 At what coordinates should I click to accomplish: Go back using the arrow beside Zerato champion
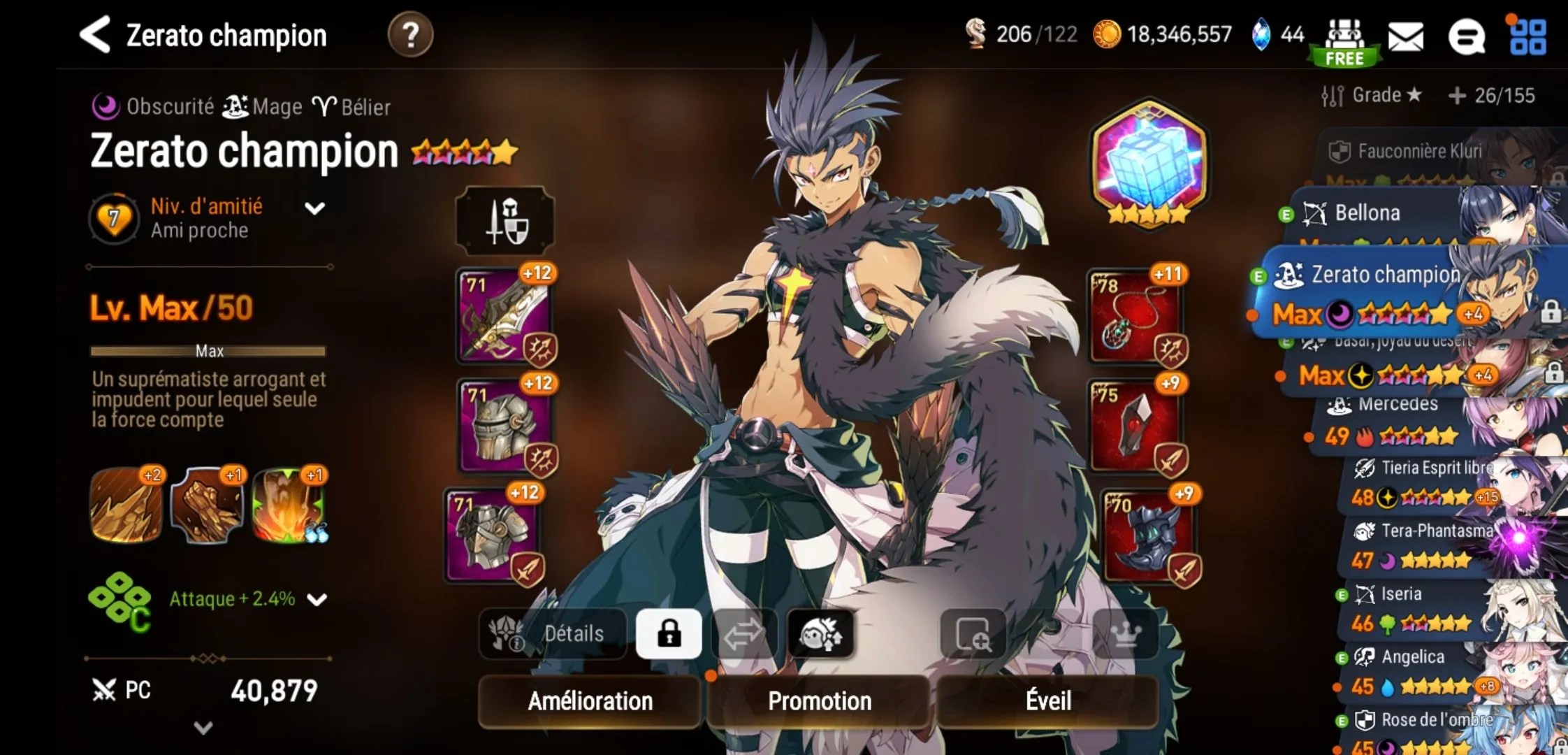click(96, 35)
